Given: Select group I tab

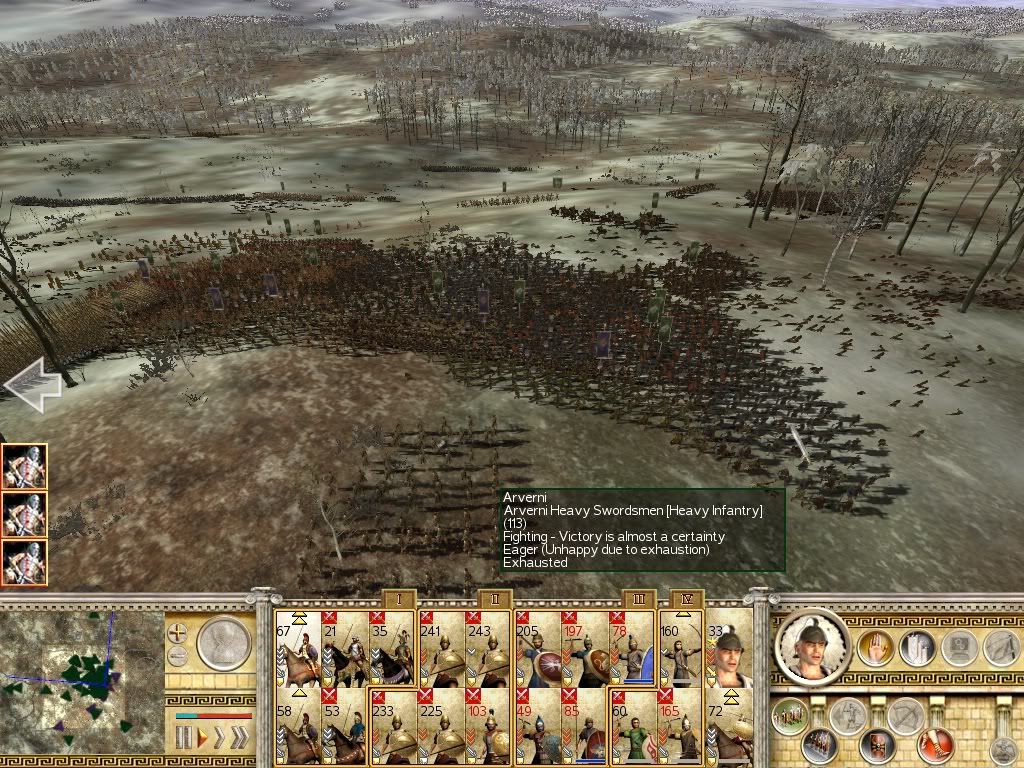Looking at the screenshot, I should pyautogui.click(x=399, y=600).
